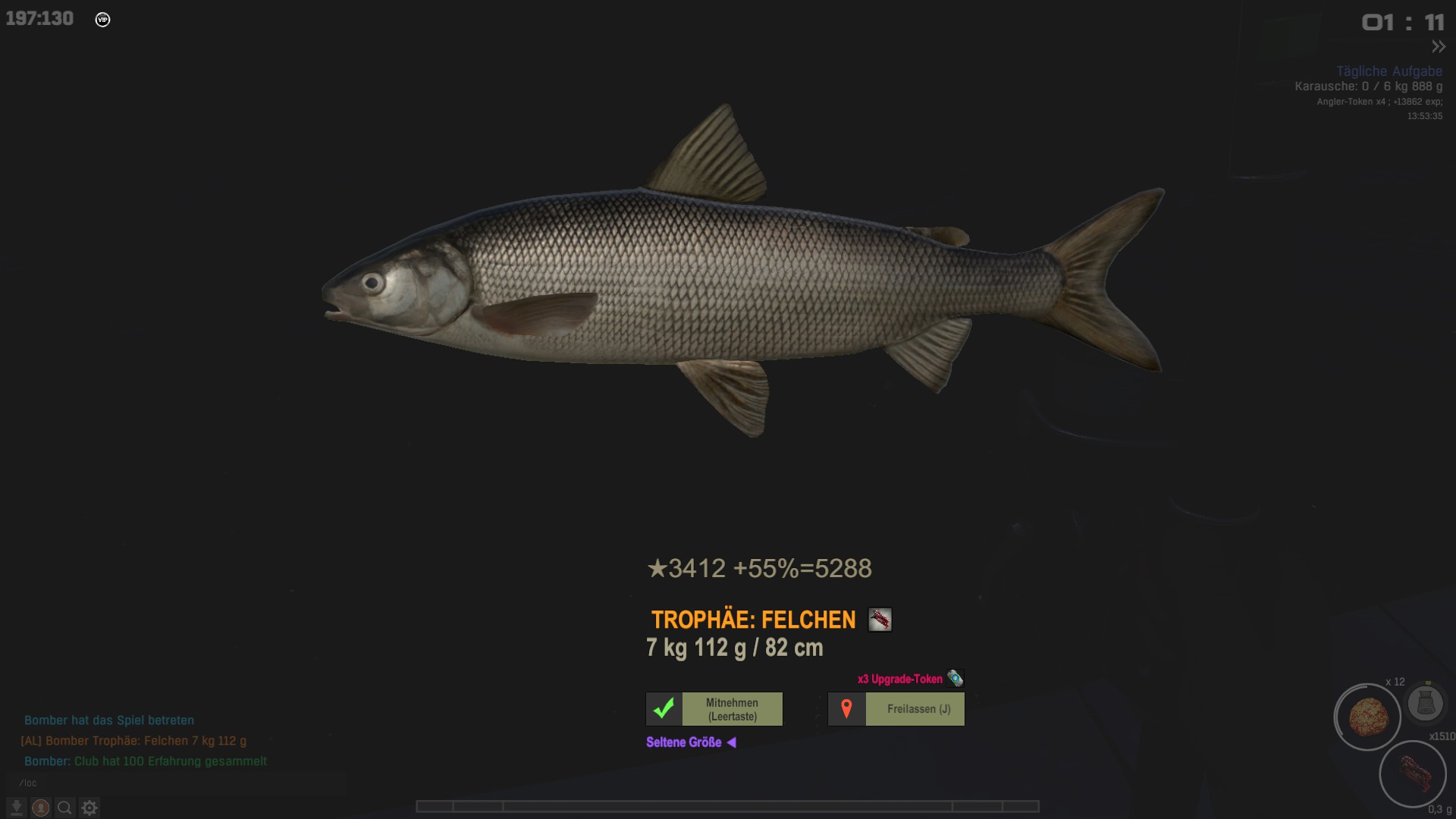The width and height of the screenshot is (1456, 819).
Task: Open the bait icon beside the trophy title
Action: click(x=880, y=620)
